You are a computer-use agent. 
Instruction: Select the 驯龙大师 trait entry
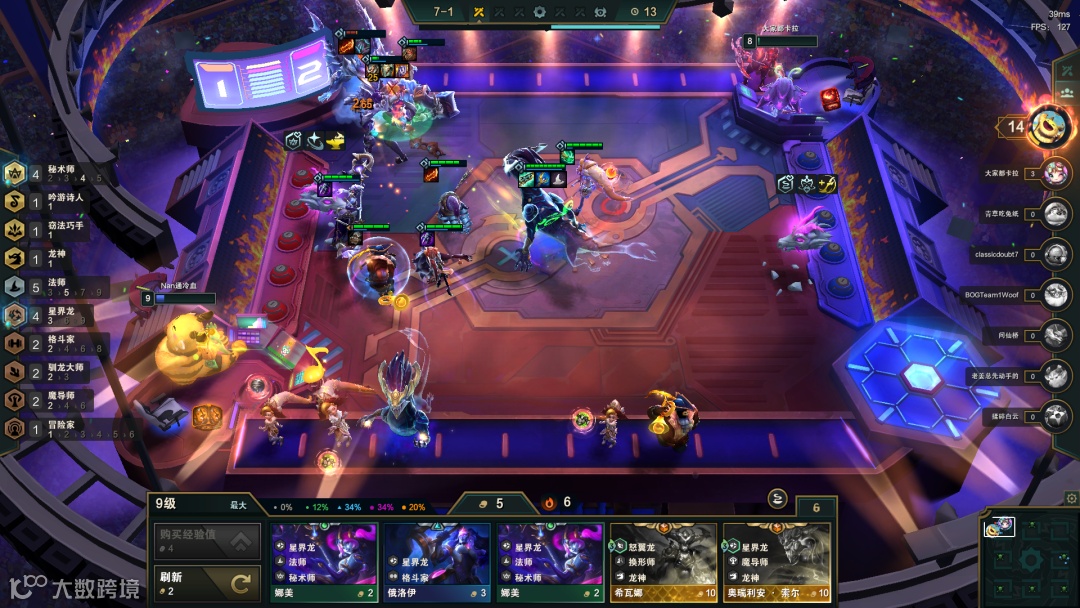point(50,373)
